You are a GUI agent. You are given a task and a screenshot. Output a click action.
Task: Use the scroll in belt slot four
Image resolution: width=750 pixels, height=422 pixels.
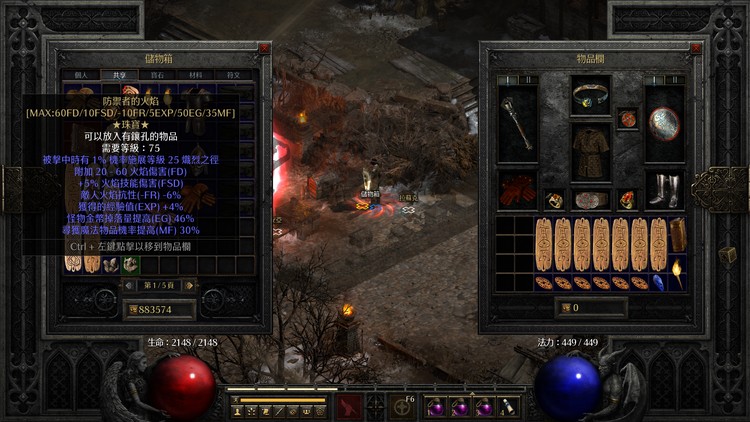click(507, 408)
